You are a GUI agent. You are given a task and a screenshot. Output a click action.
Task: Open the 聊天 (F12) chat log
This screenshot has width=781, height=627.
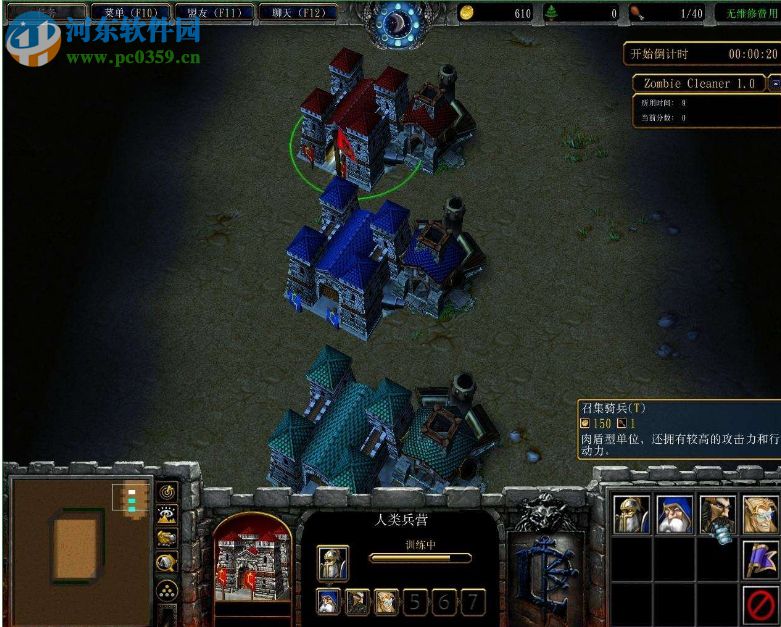pyautogui.click(x=295, y=13)
